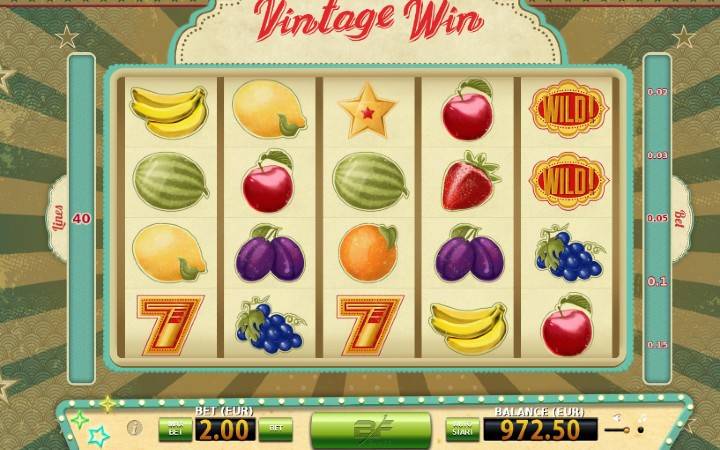The image size is (720, 450).
Task: Select the 0.15 bet value
Action: coord(657,345)
